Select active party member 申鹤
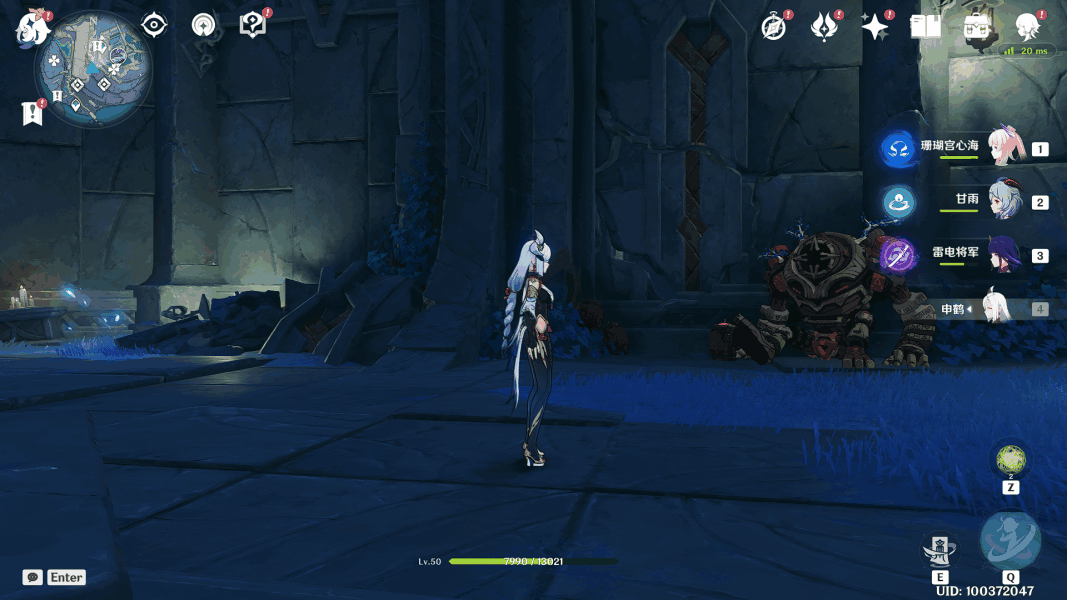 pyautogui.click(x=998, y=309)
